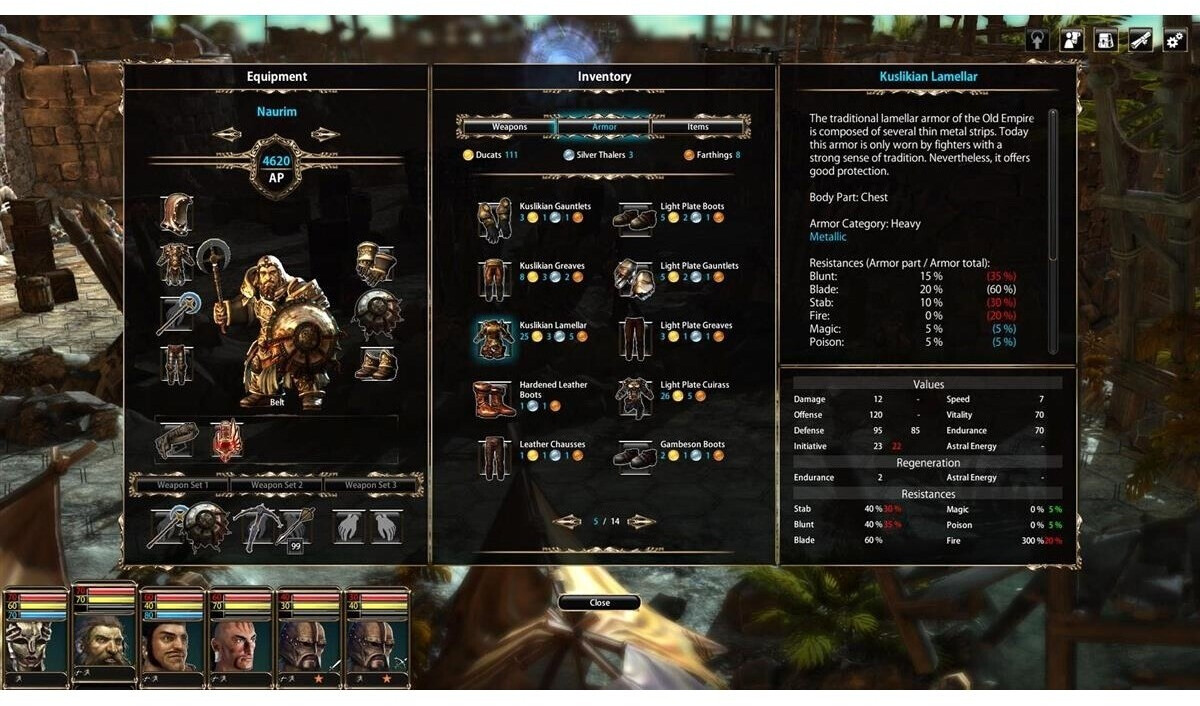Switch to the Weapons tab

coord(509,127)
